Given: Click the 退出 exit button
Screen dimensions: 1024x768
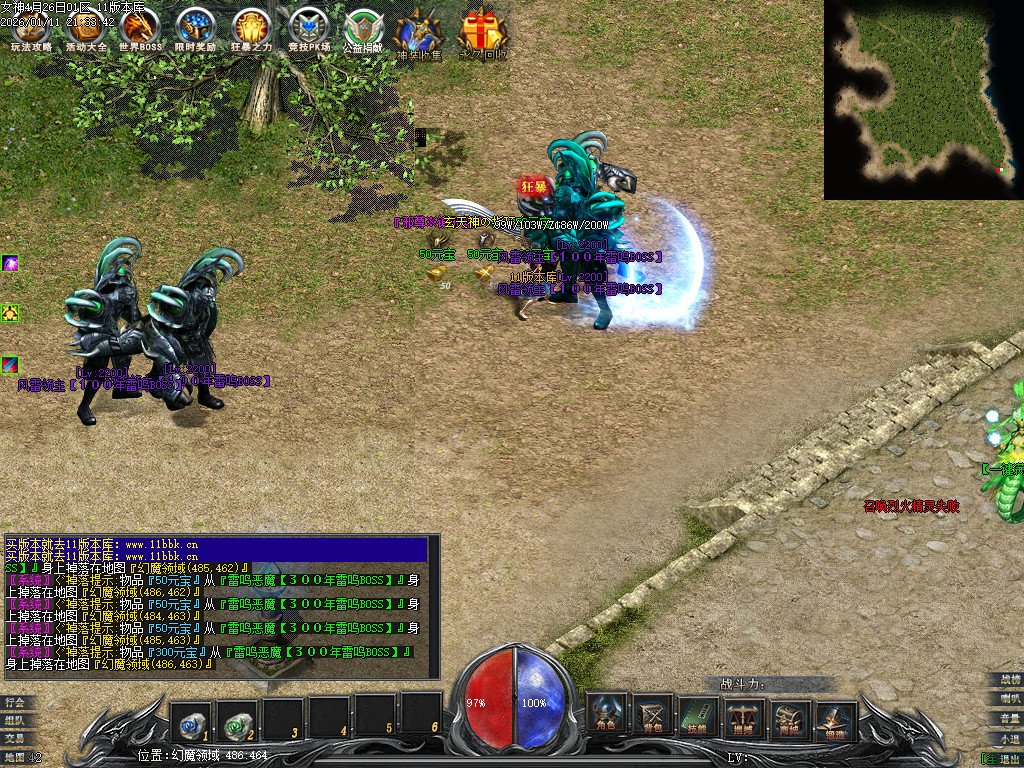Looking at the screenshot, I should (x=1003, y=758).
